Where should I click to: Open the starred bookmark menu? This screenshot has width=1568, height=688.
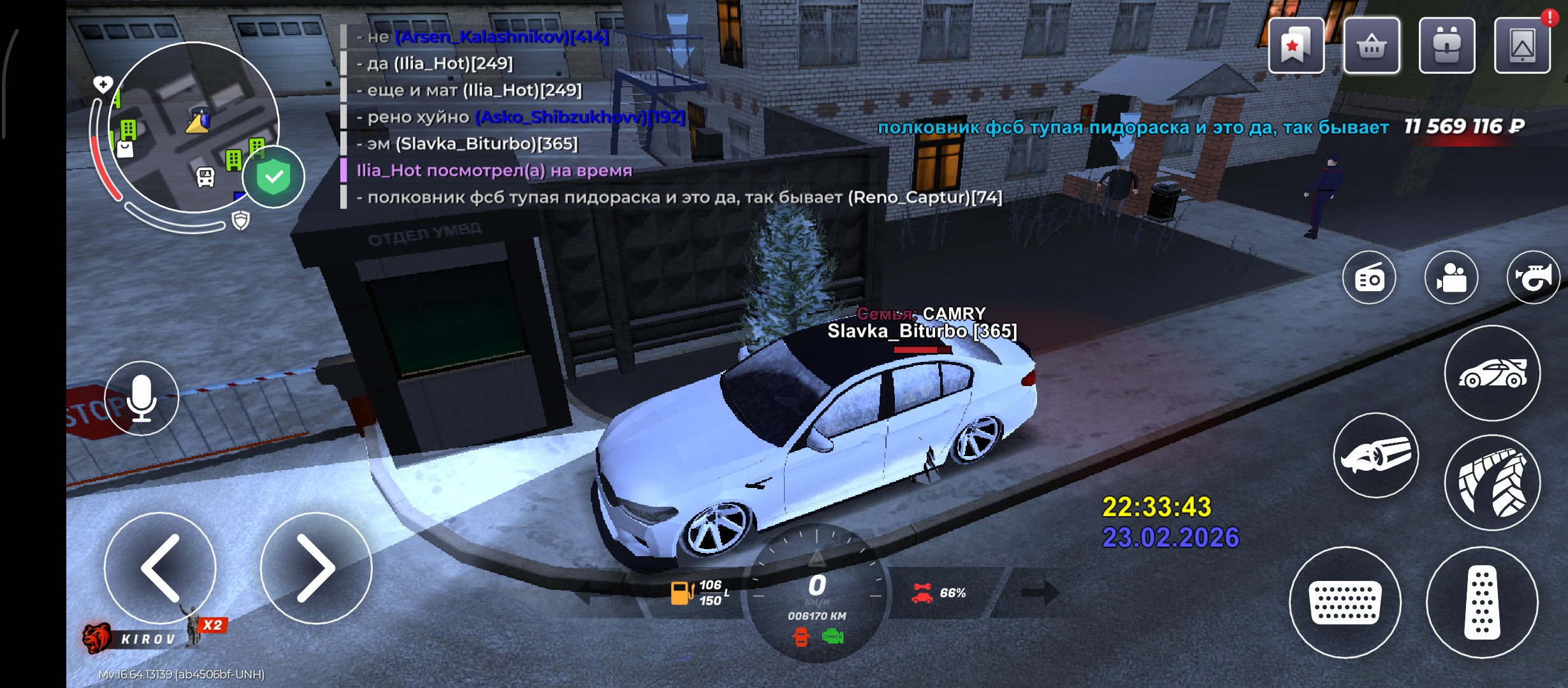click(x=1295, y=46)
